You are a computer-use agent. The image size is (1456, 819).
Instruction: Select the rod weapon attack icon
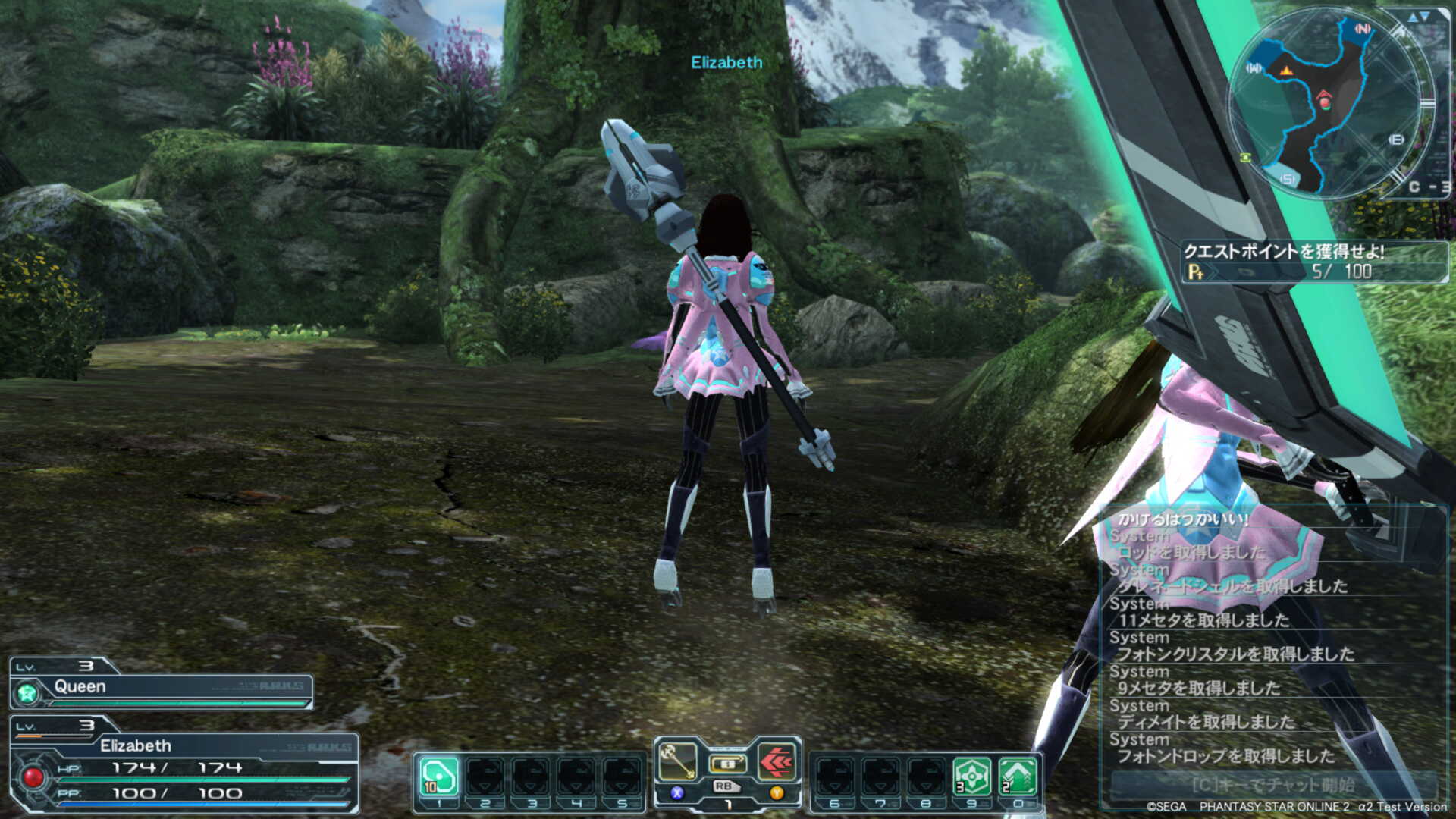677,761
